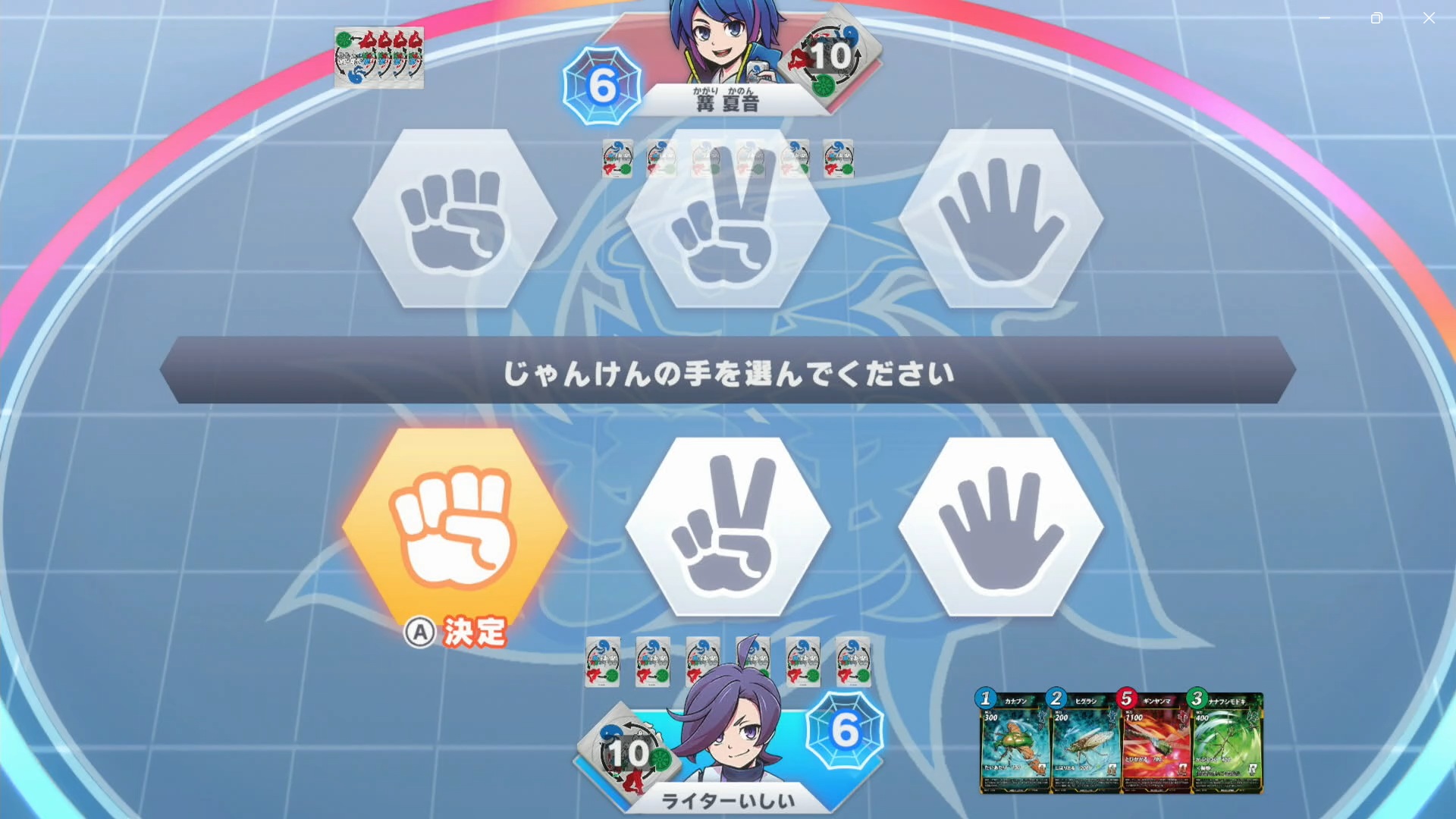Click the stacked cards in the top-left corner
The width and height of the screenshot is (1456, 819).
(379, 57)
